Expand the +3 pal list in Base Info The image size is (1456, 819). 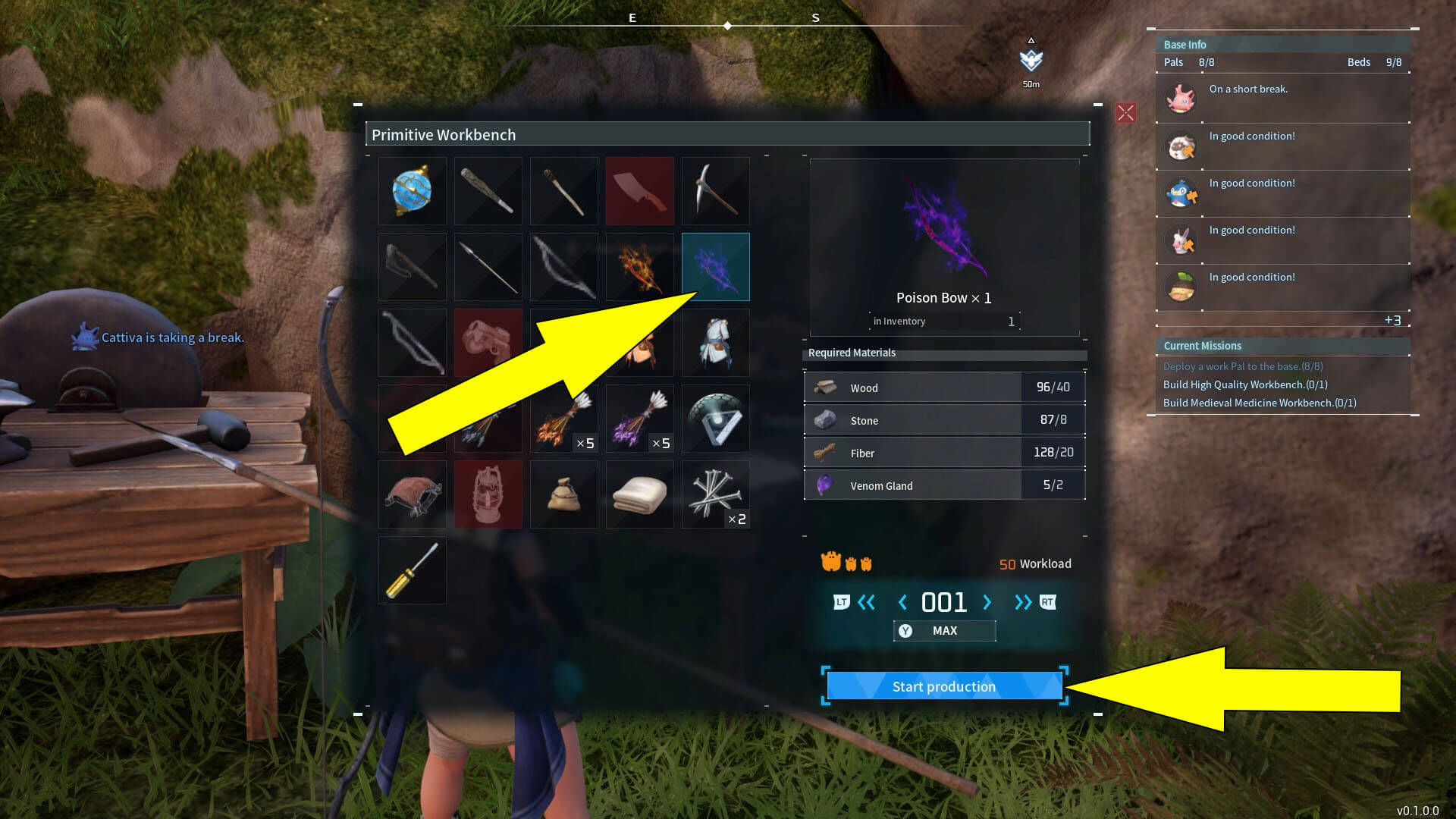[x=1394, y=320]
